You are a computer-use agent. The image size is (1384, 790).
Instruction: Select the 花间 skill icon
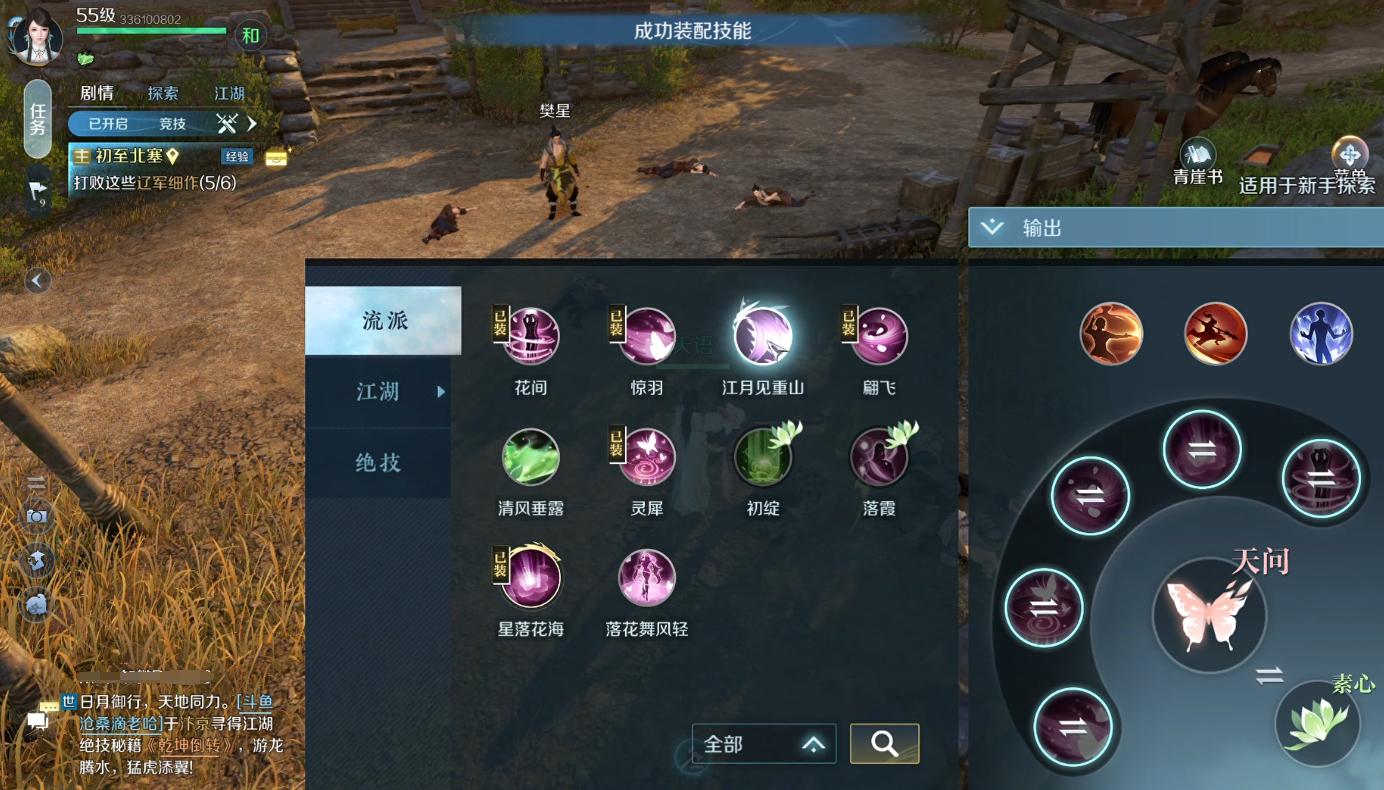530,337
